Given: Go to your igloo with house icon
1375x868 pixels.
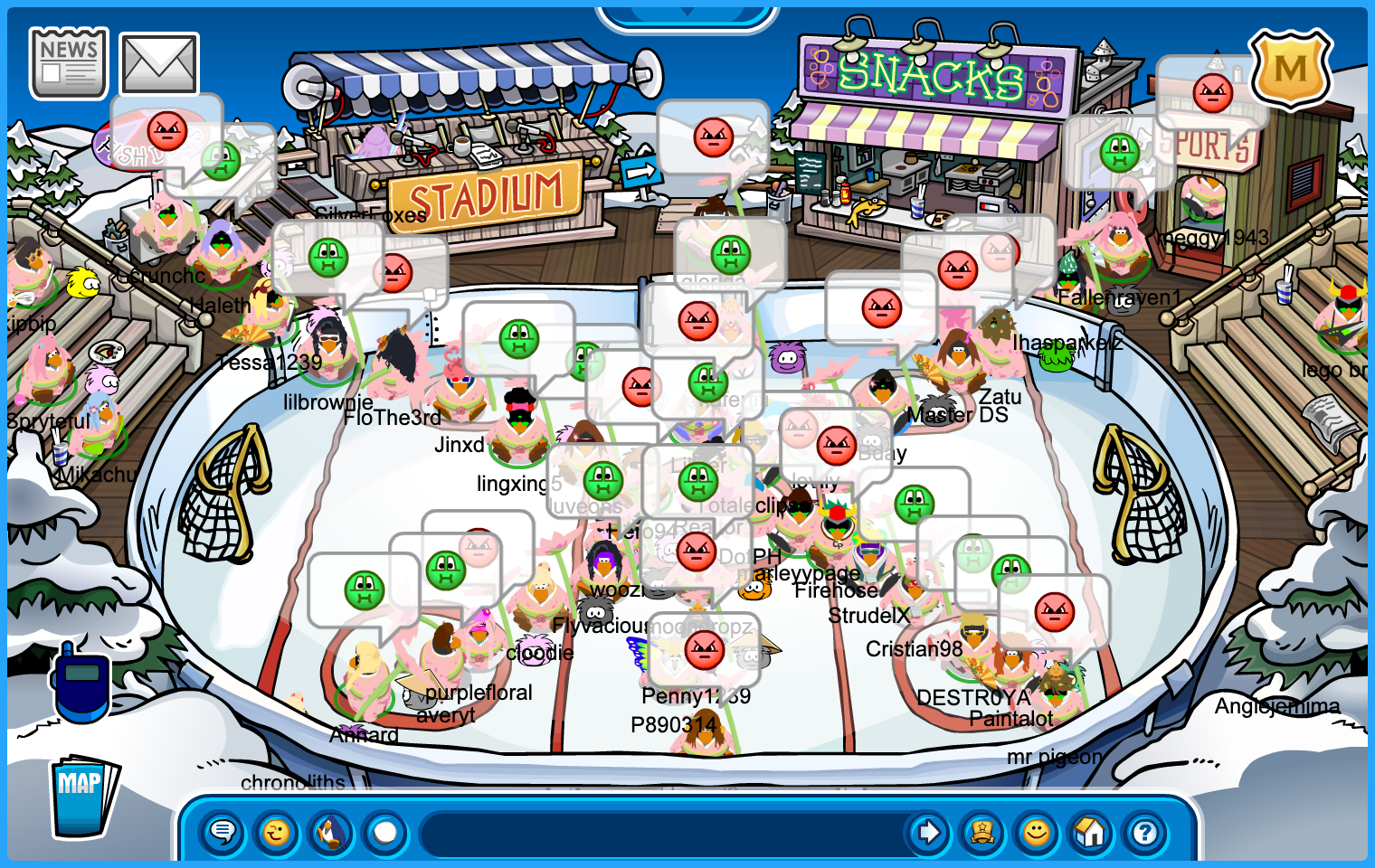Looking at the screenshot, I should (x=1091, y=832).
